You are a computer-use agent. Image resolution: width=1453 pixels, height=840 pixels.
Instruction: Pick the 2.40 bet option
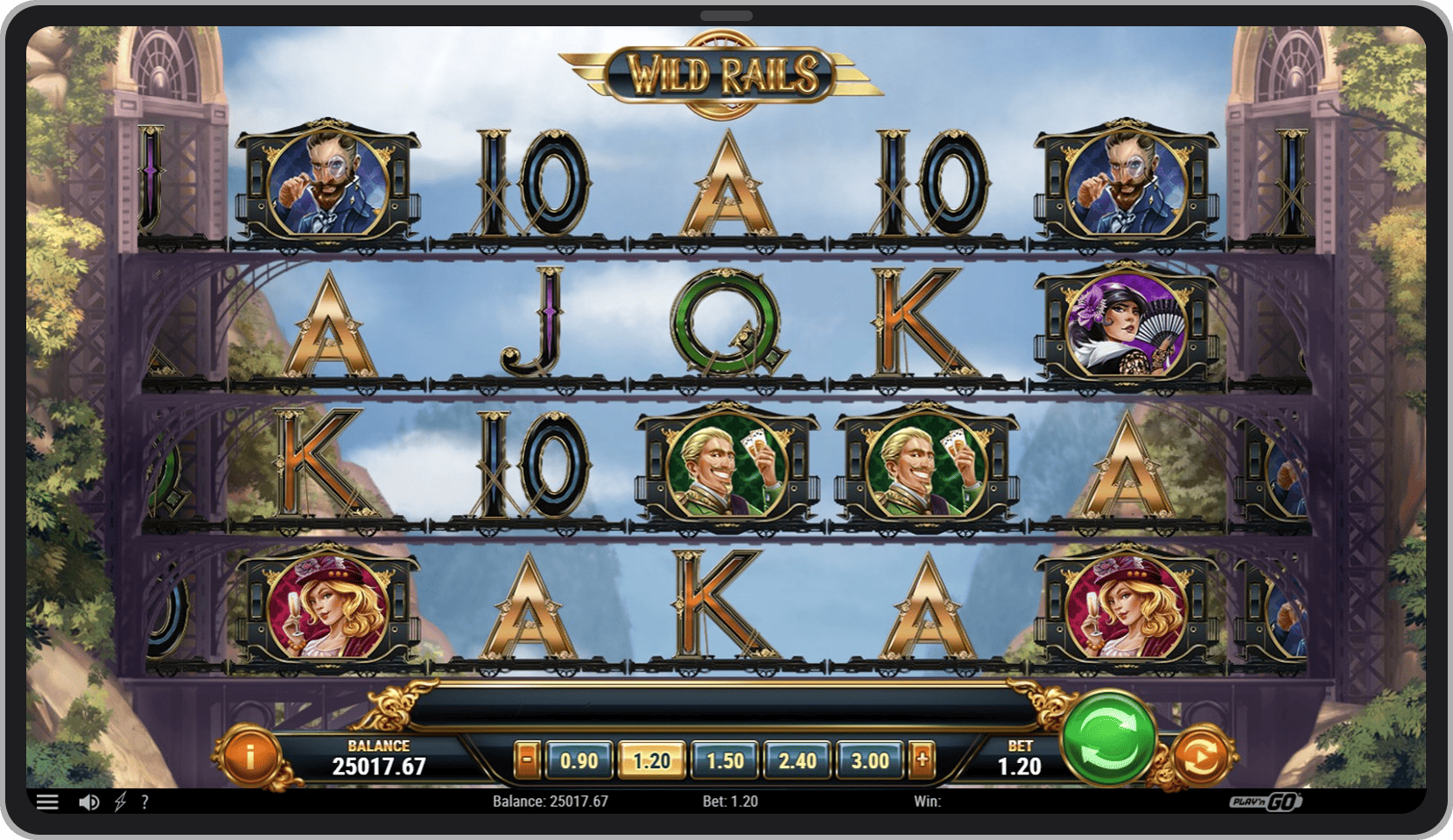click(x=797, y=760)
